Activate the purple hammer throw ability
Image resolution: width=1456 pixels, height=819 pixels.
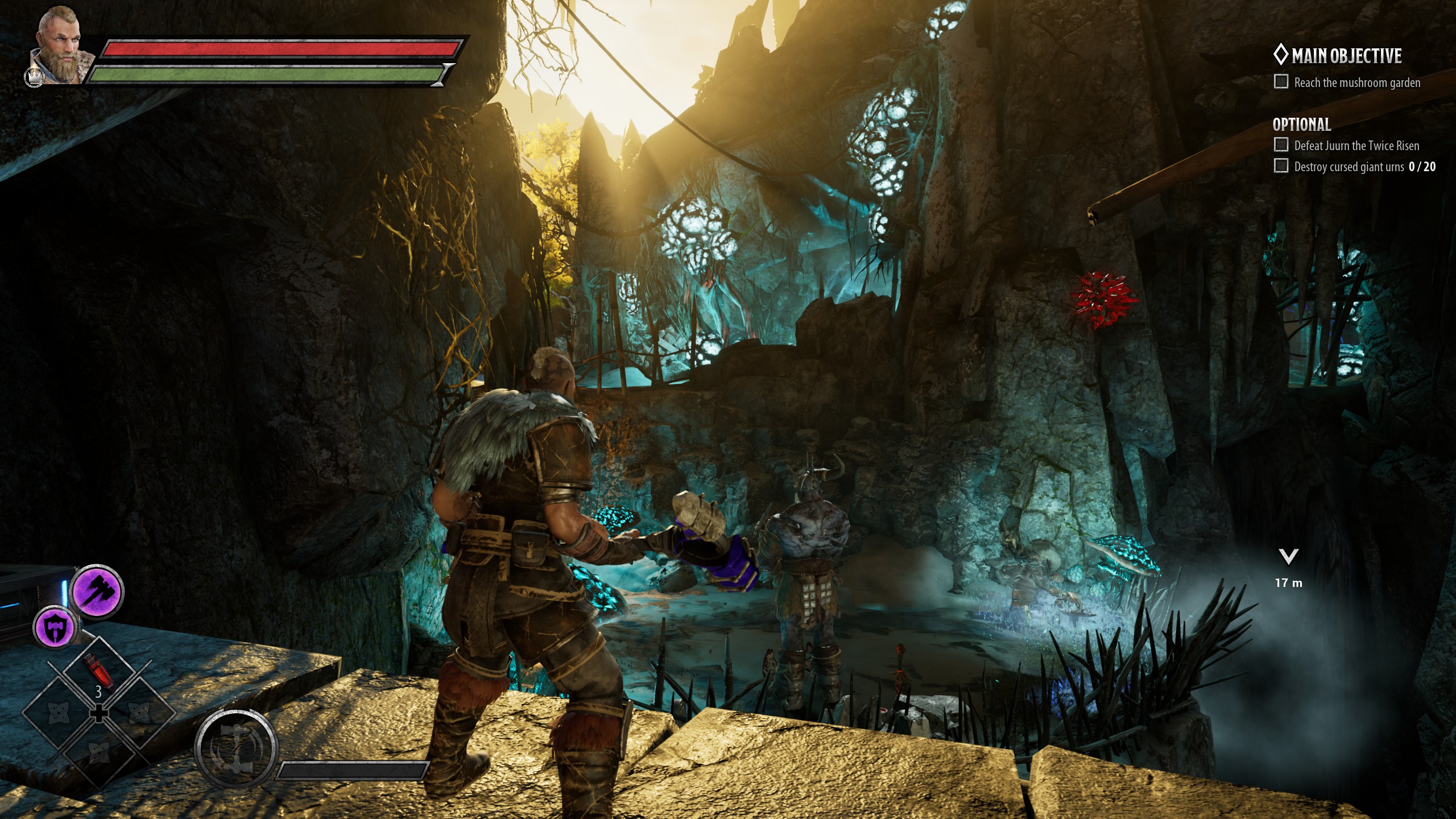tap(96, 591)
